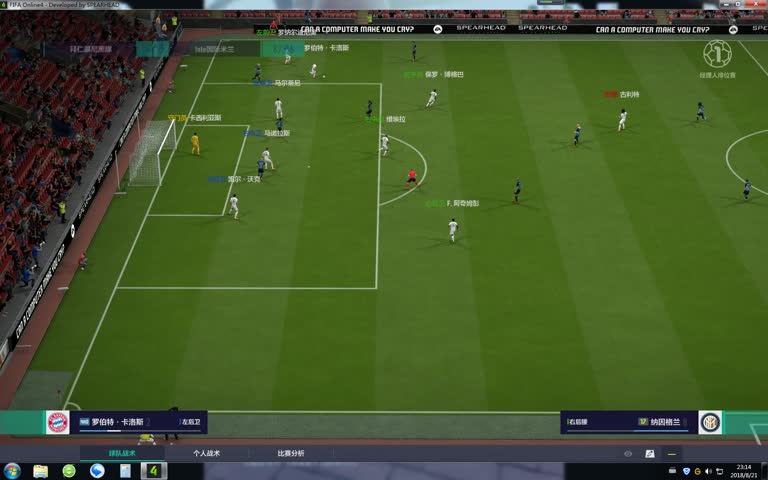Click the Inter Milan club badge
Viewport: 768px width, 480px height.
click(710, 422)
